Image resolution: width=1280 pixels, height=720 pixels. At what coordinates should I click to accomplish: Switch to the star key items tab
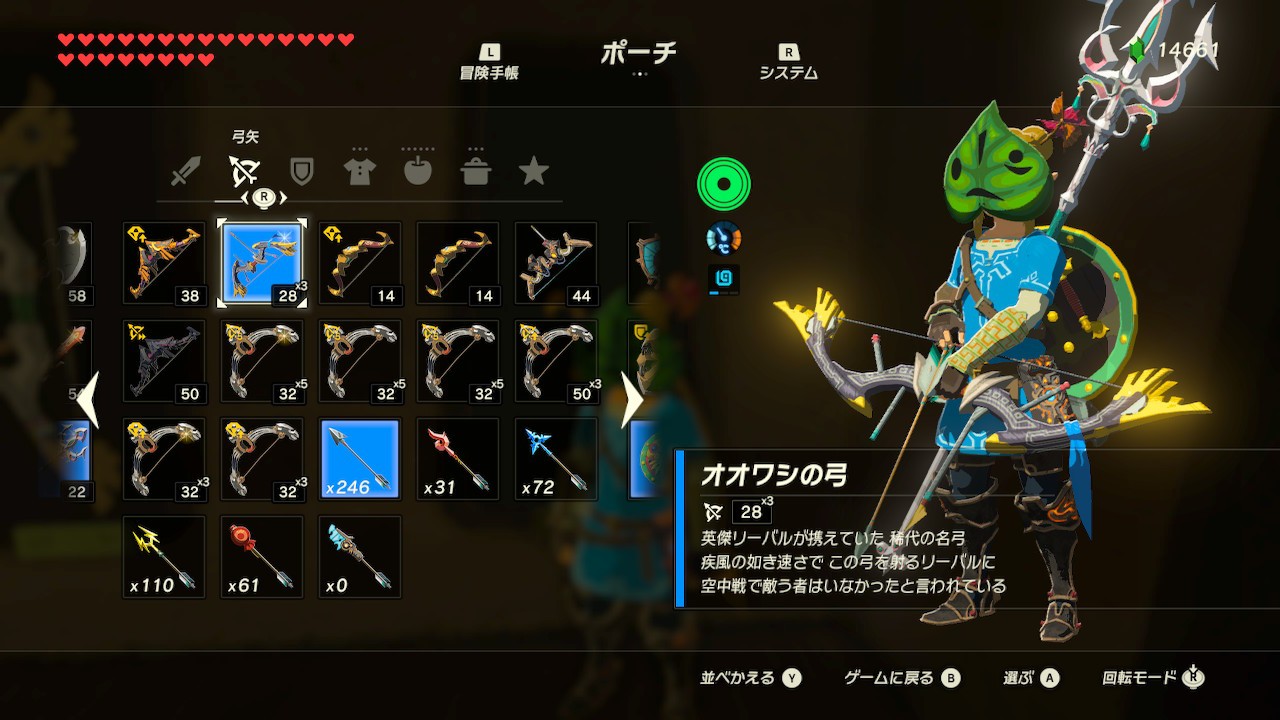coord(533,171)
